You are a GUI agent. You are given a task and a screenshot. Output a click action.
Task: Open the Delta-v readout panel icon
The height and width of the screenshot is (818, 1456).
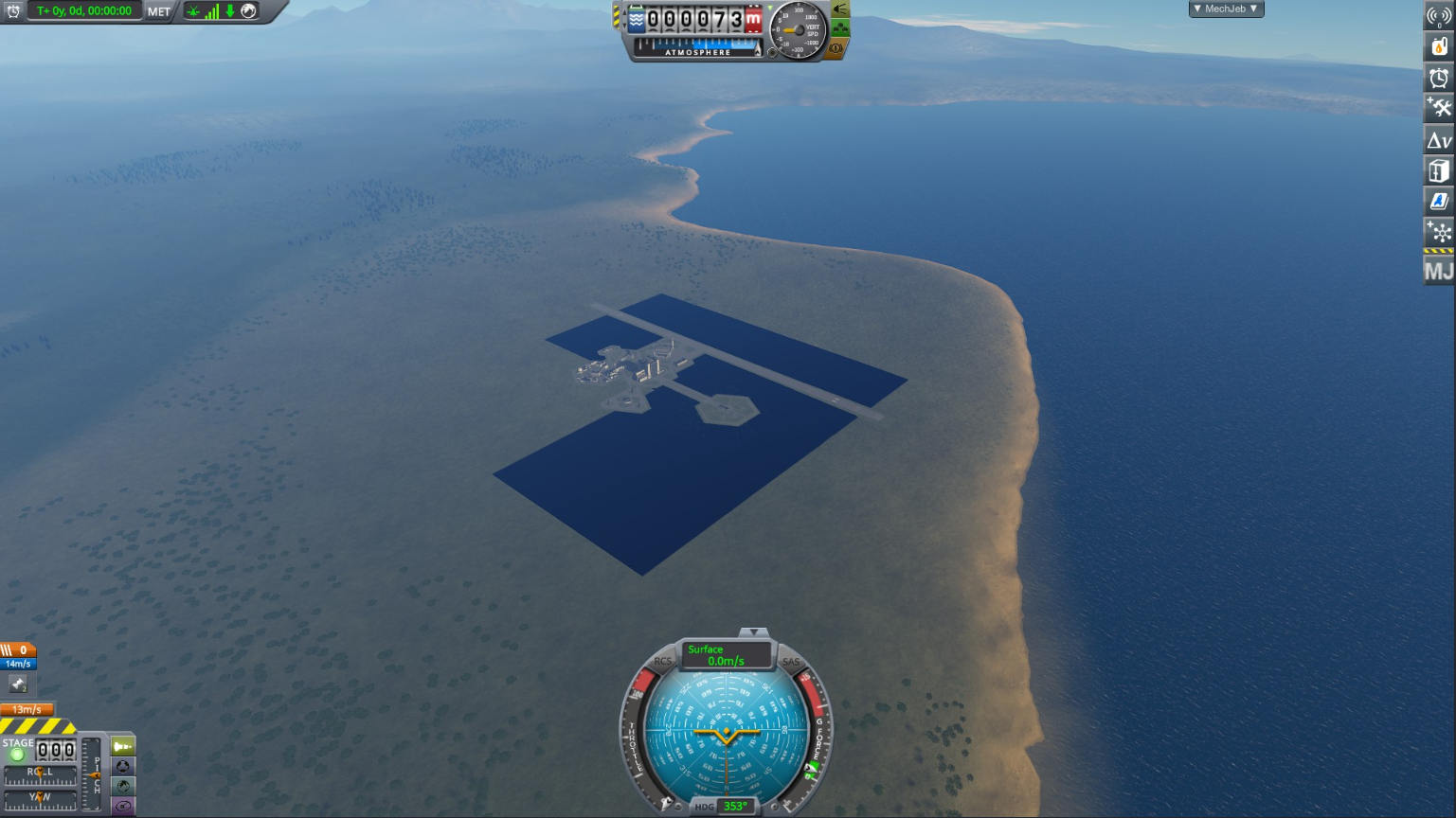[x=1441, y=139]
